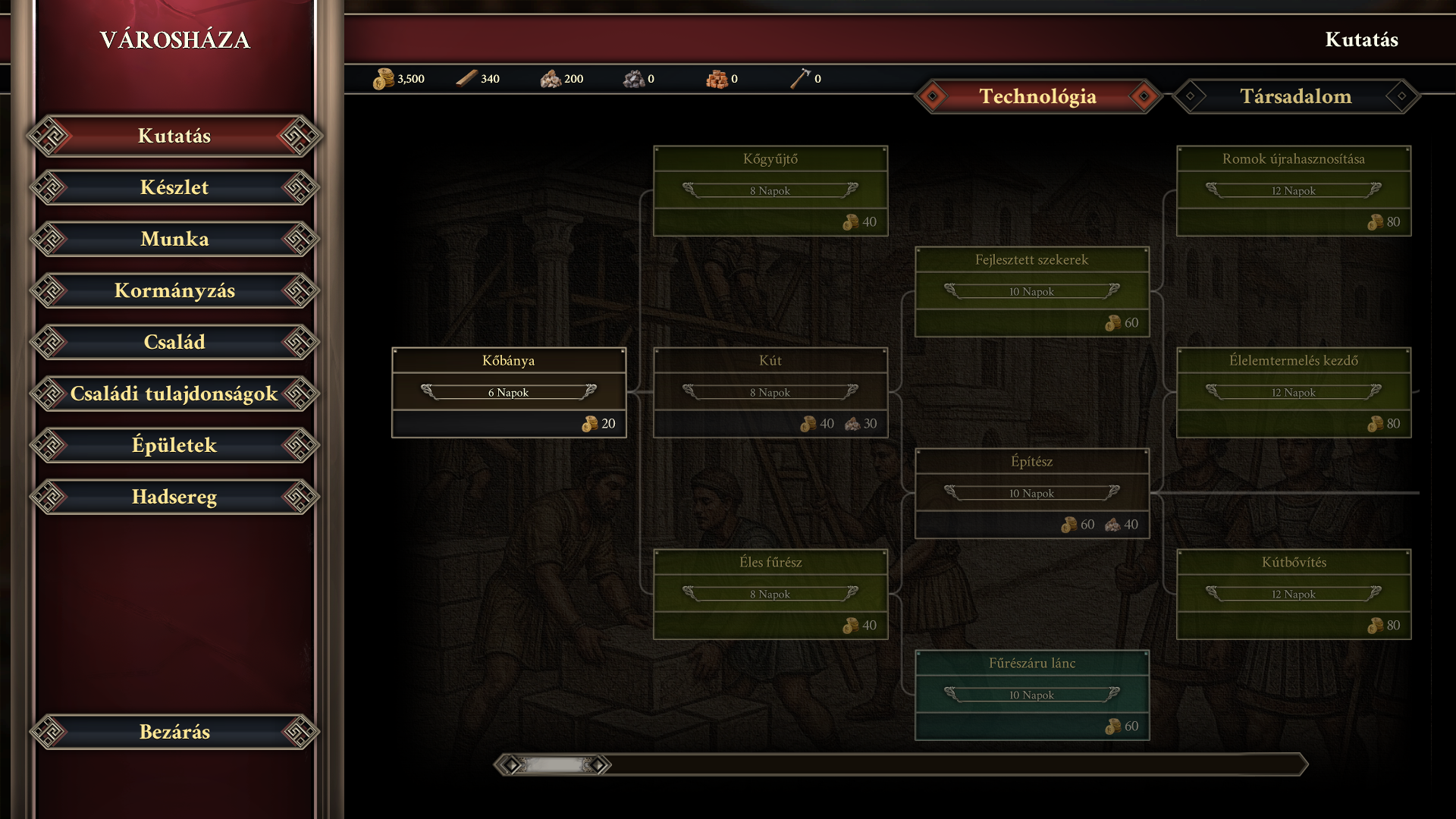Select the Hadsereg menu entry

click(x=174, y=497)
